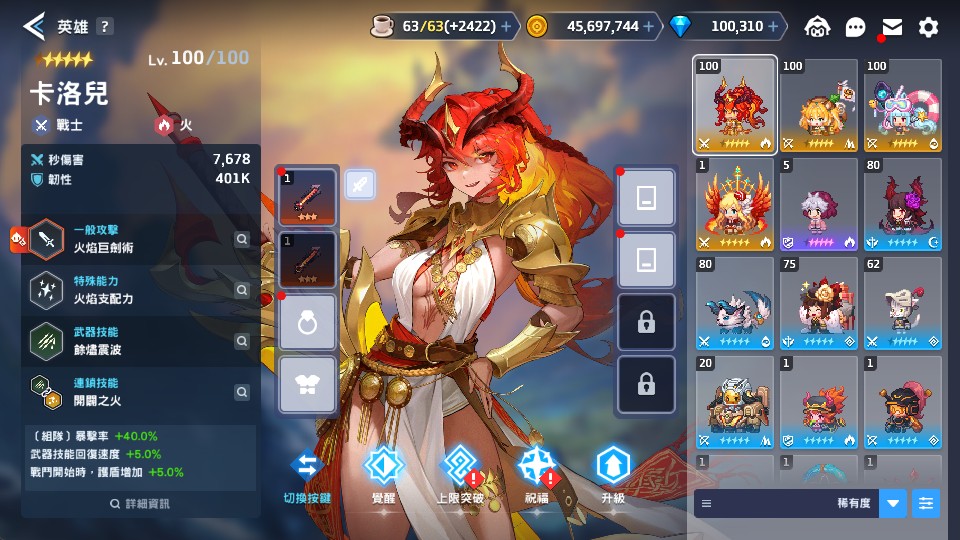Open the 升級 level up menu

point(612,474)
